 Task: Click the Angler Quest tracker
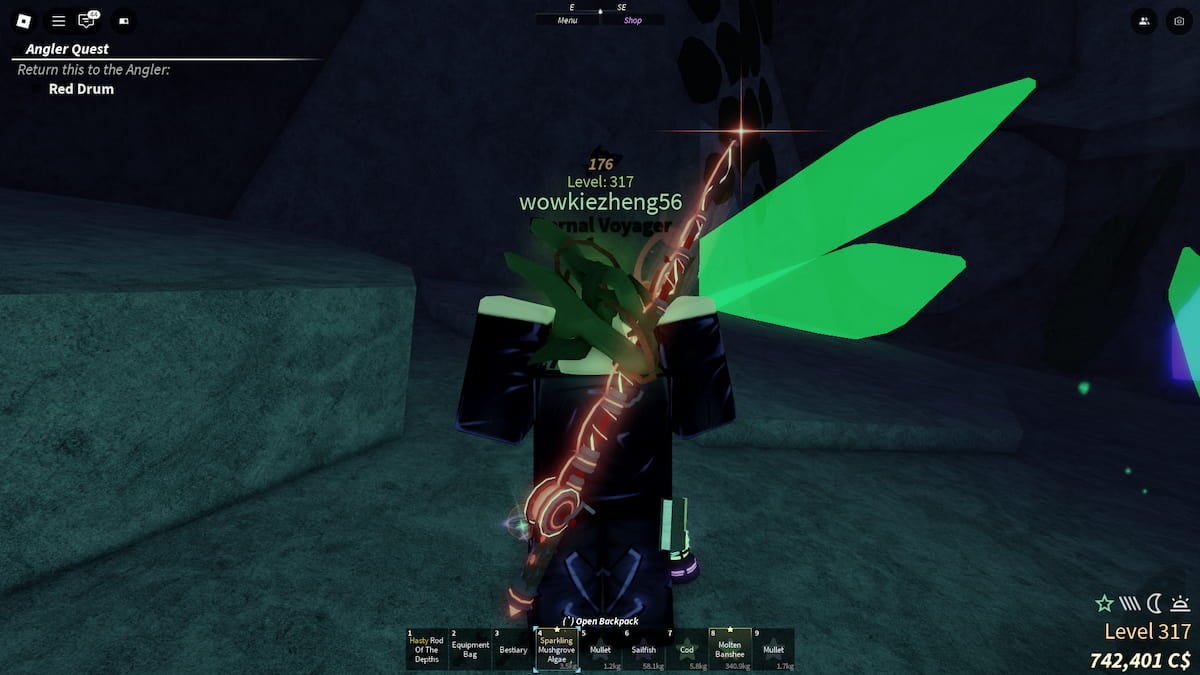pyautogui.click(x=68, y=49)
